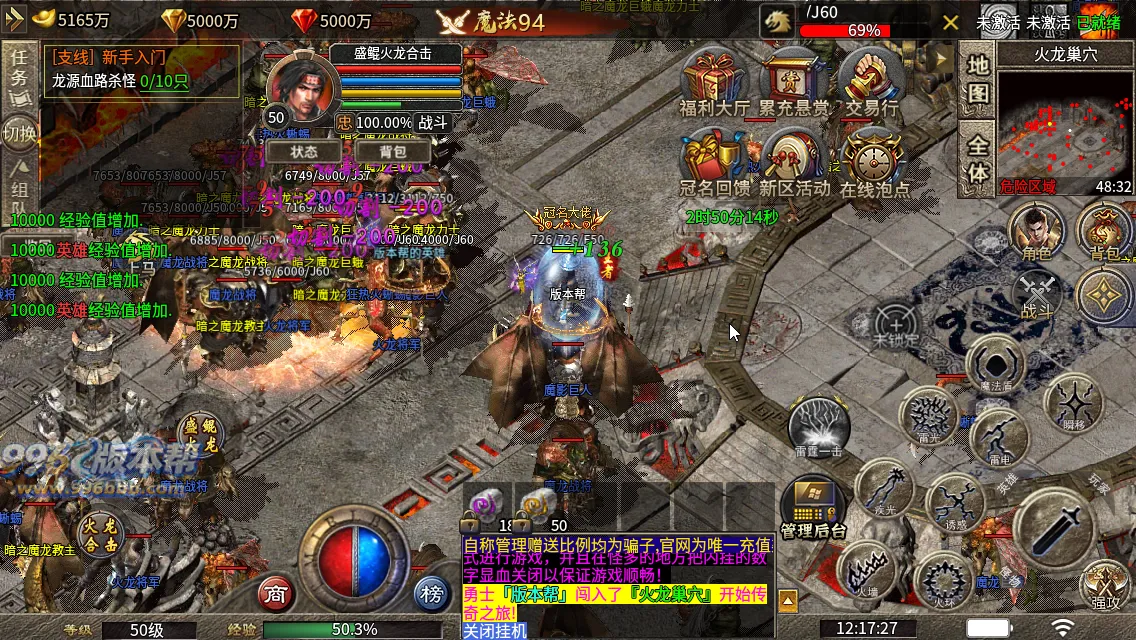Click 关闭挂机 to stop auto-play
1136x640 pixels.
[494, 631]
